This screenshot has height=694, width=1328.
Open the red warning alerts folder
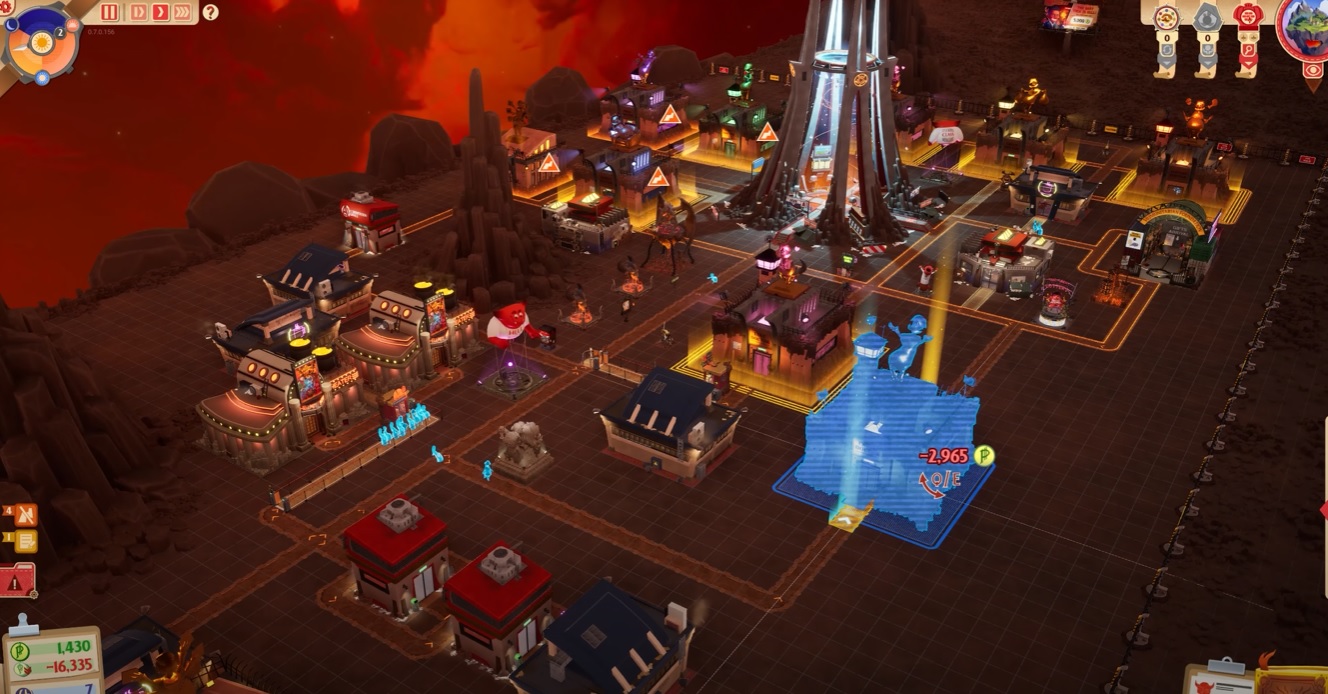[18, 579]
